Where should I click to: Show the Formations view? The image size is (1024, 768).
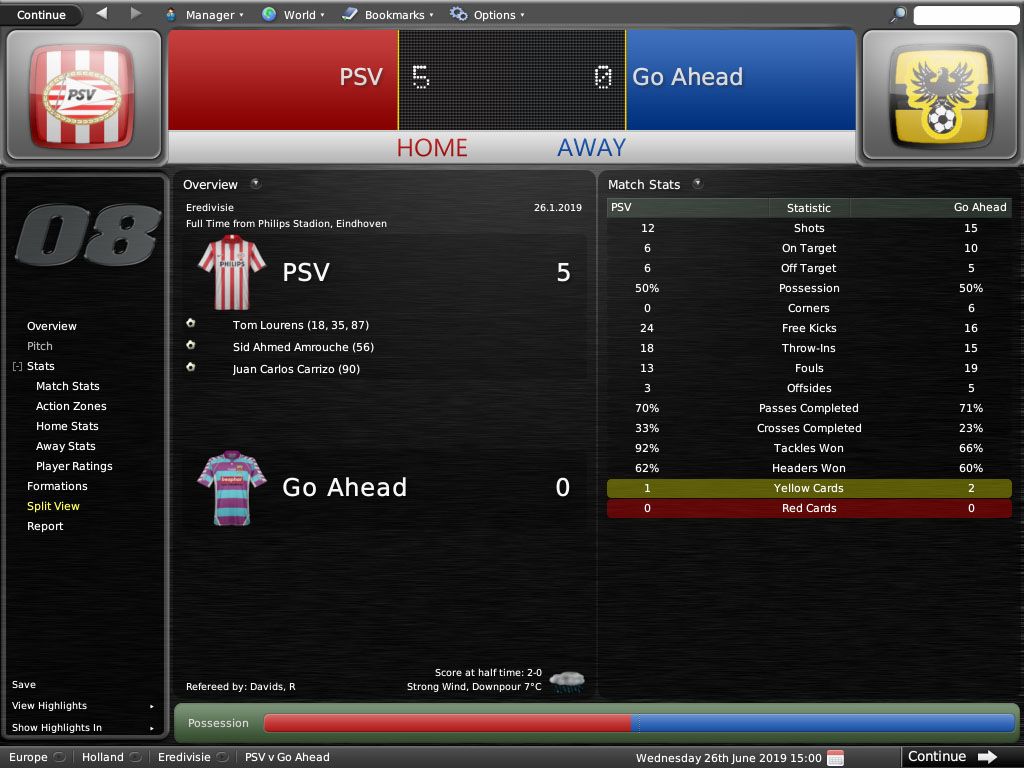(57, 486)
